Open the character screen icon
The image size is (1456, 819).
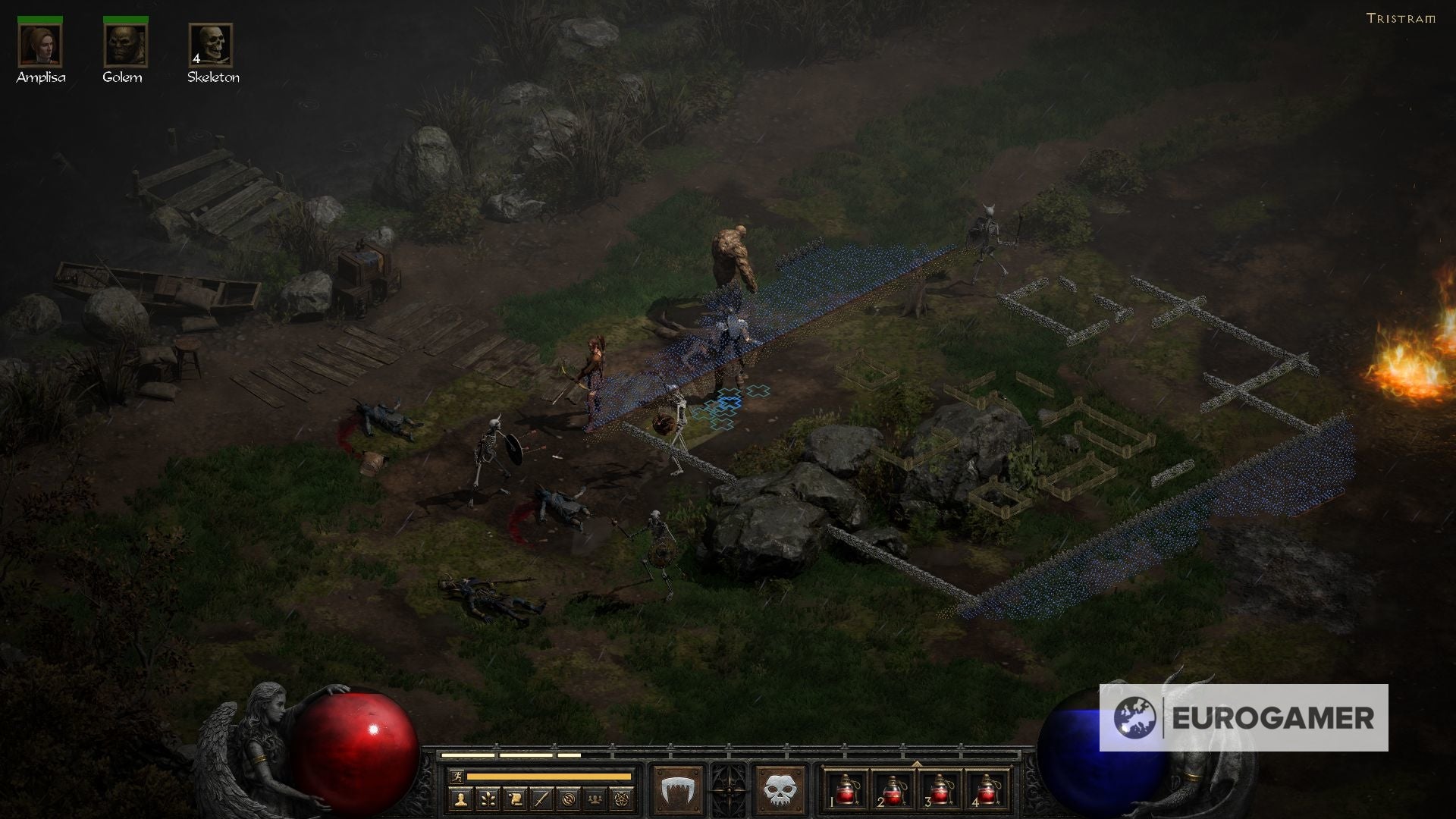461,799
